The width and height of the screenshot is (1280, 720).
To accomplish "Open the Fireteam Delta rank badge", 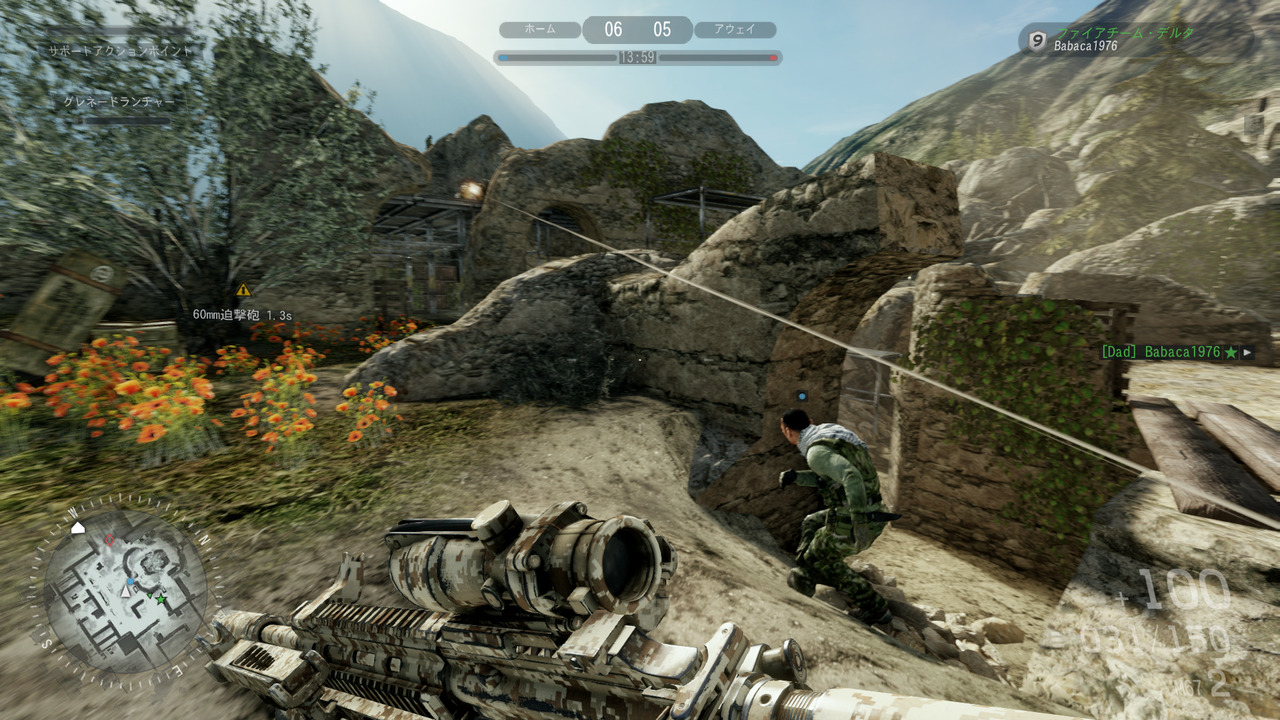I will (1038, 40).
